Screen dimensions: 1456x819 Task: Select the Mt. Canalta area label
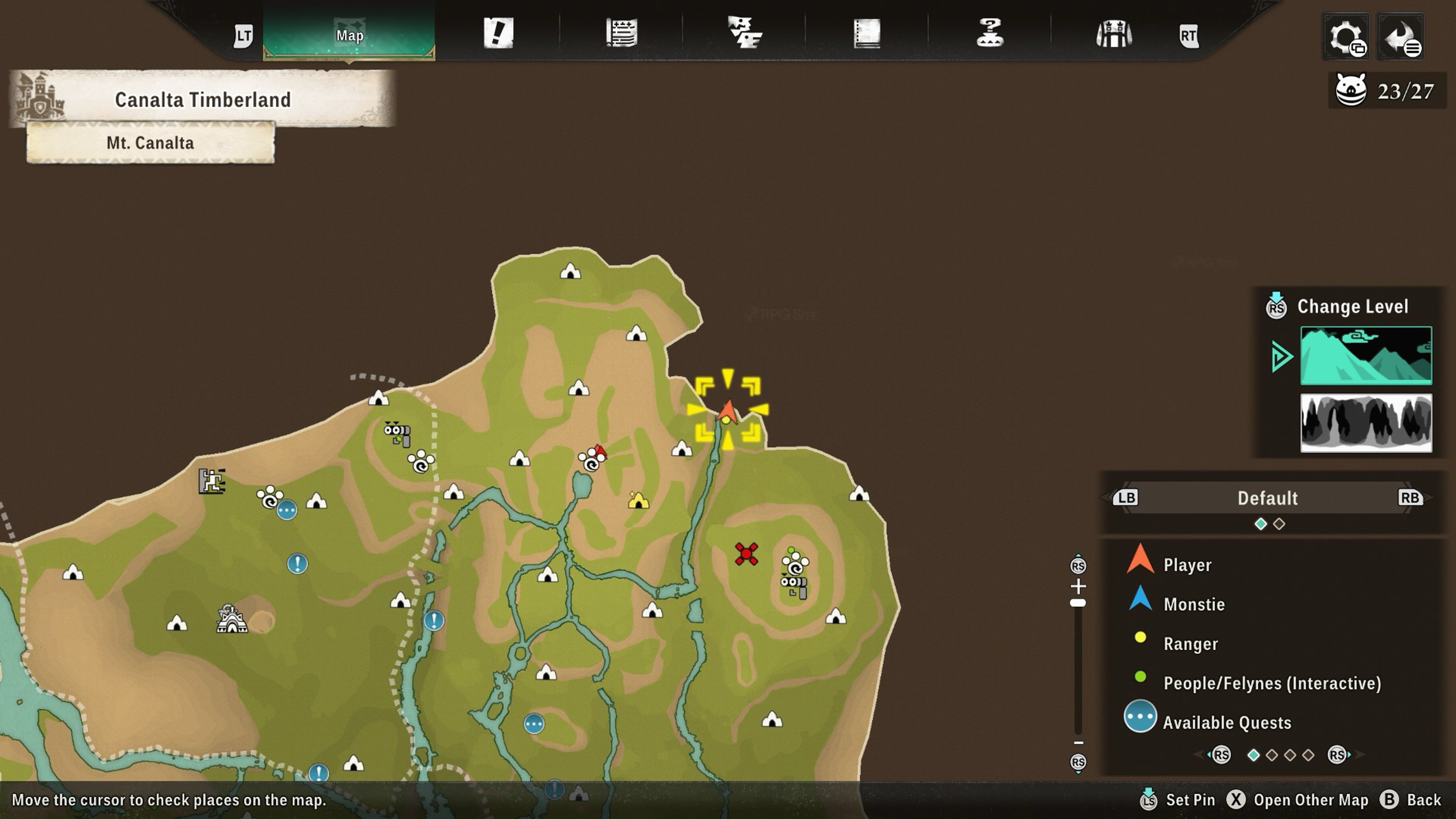(x=150, y=143)
